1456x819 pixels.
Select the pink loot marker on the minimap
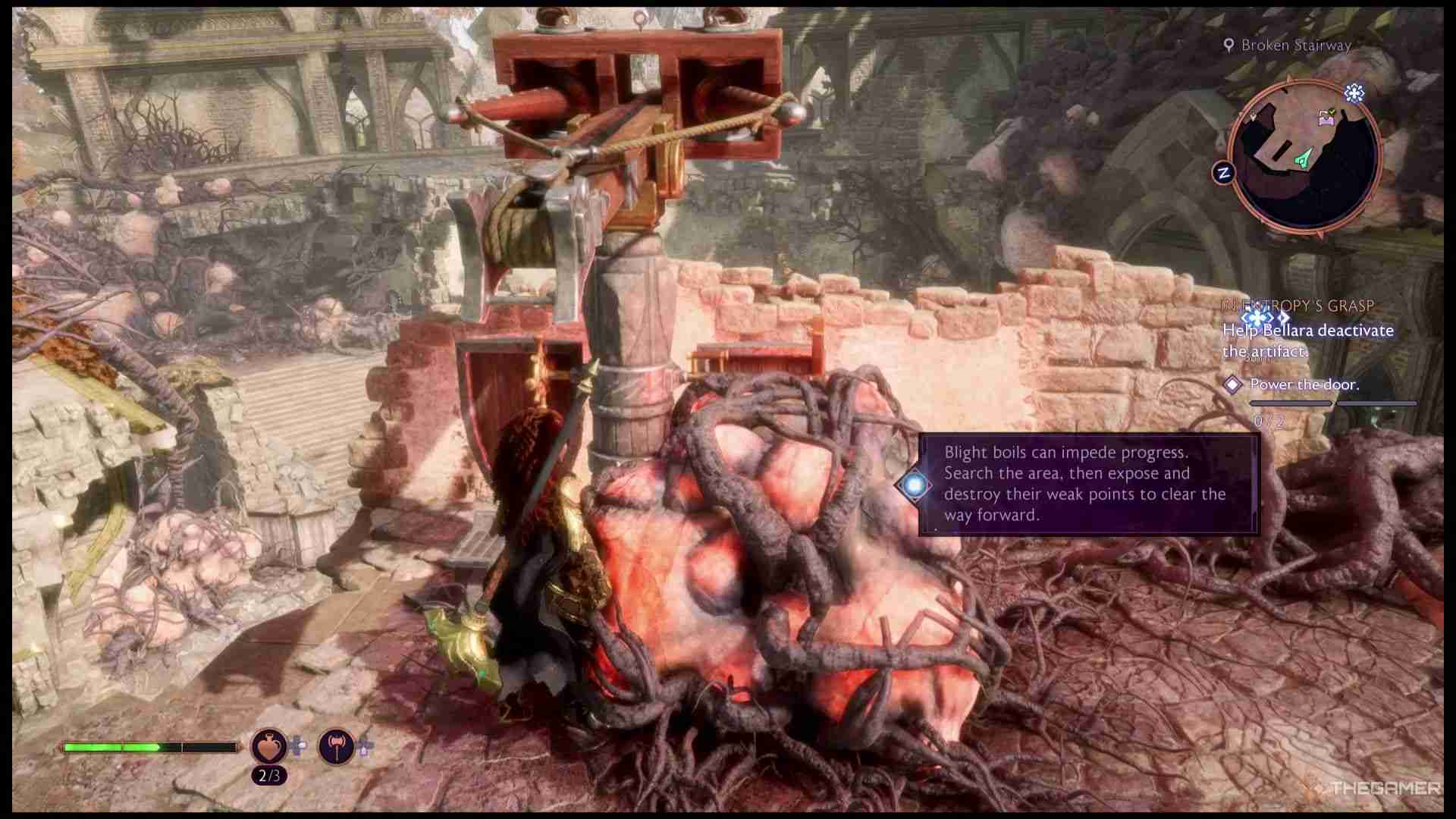[x=1326, y=118]
